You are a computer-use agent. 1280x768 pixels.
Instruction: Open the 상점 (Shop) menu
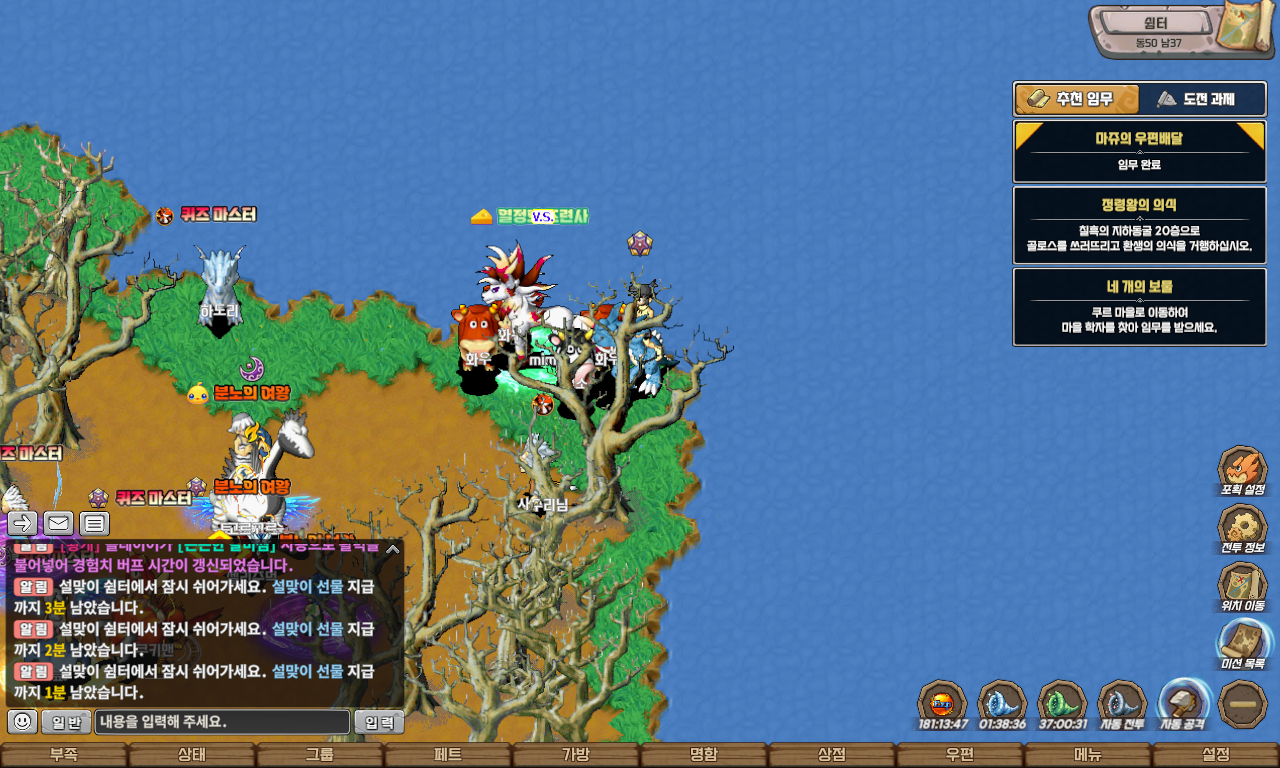(832, 755)
